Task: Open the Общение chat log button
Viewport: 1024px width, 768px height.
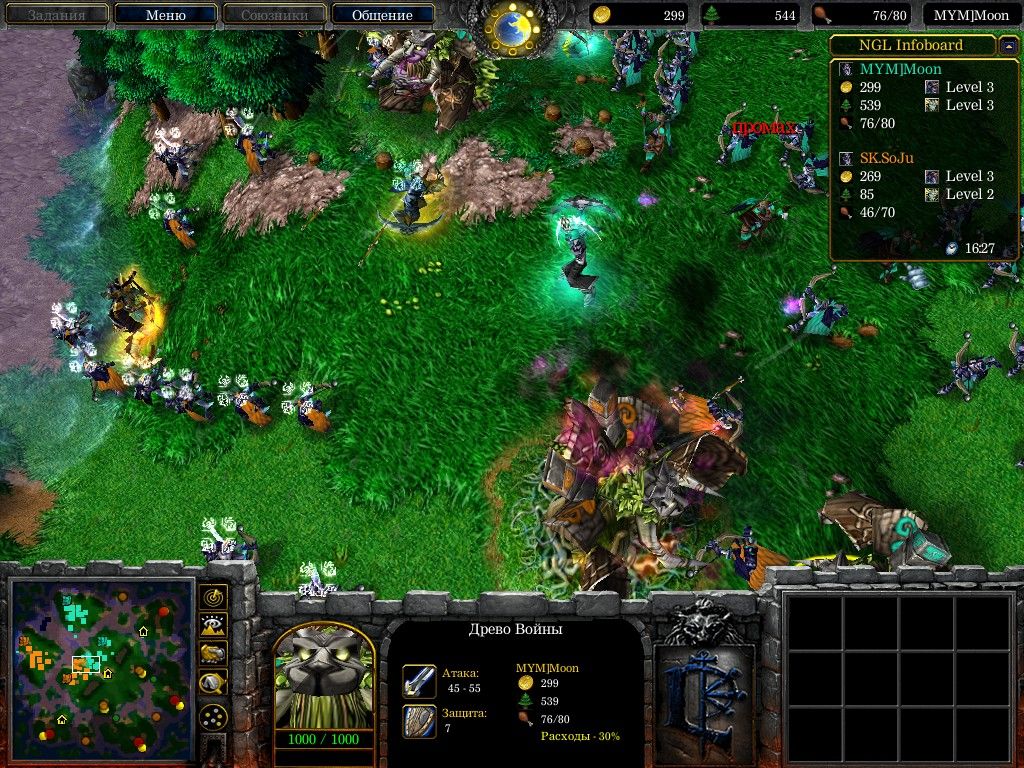Action: [382, 15]
